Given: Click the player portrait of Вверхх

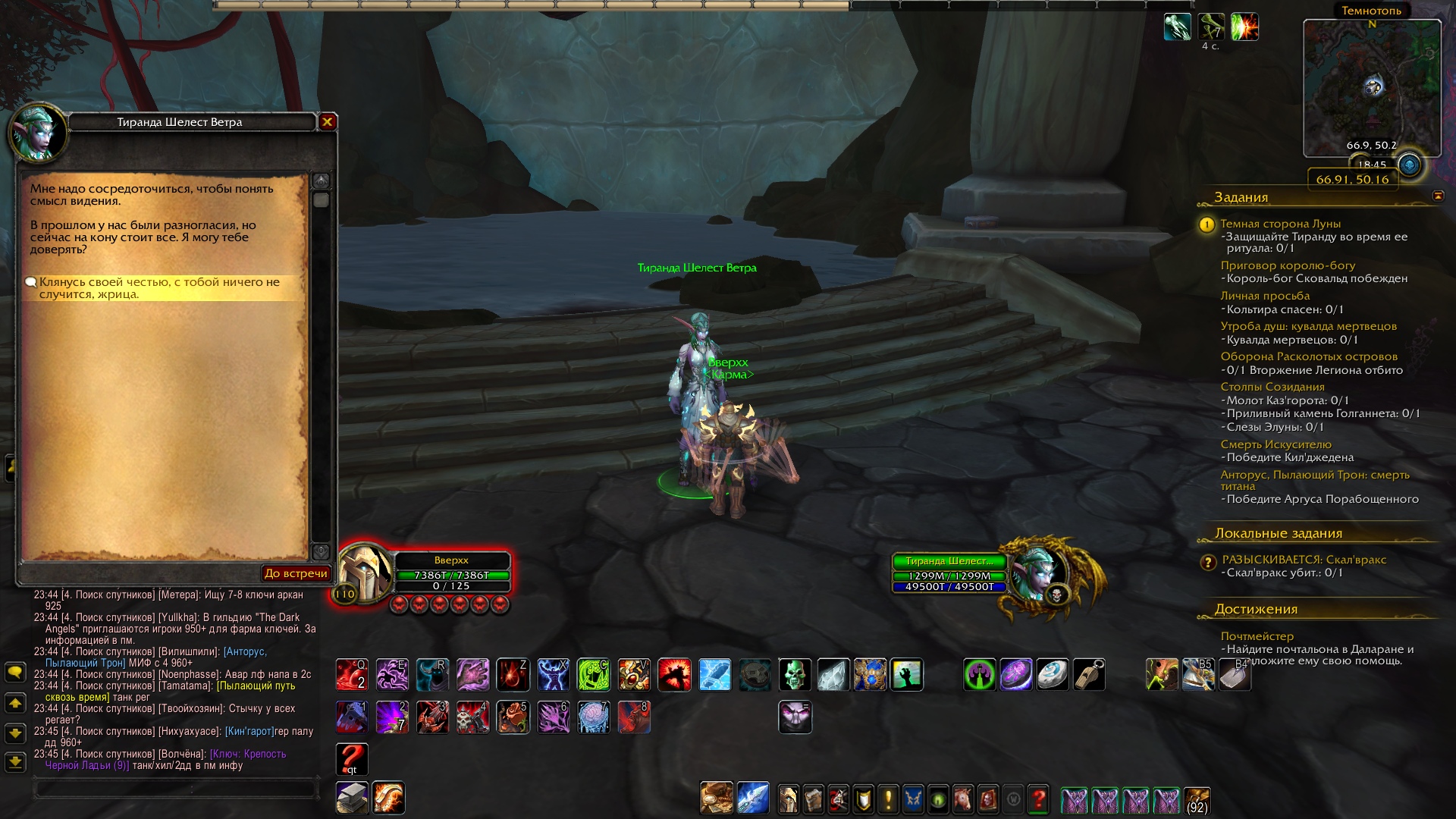Looking at the screenshot, I should 365,573.
